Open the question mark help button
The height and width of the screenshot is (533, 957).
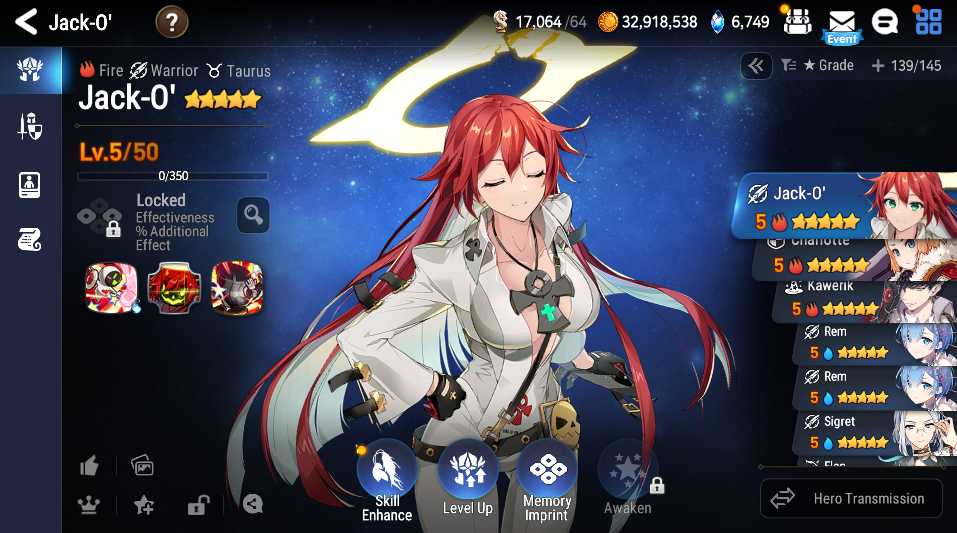172,21
